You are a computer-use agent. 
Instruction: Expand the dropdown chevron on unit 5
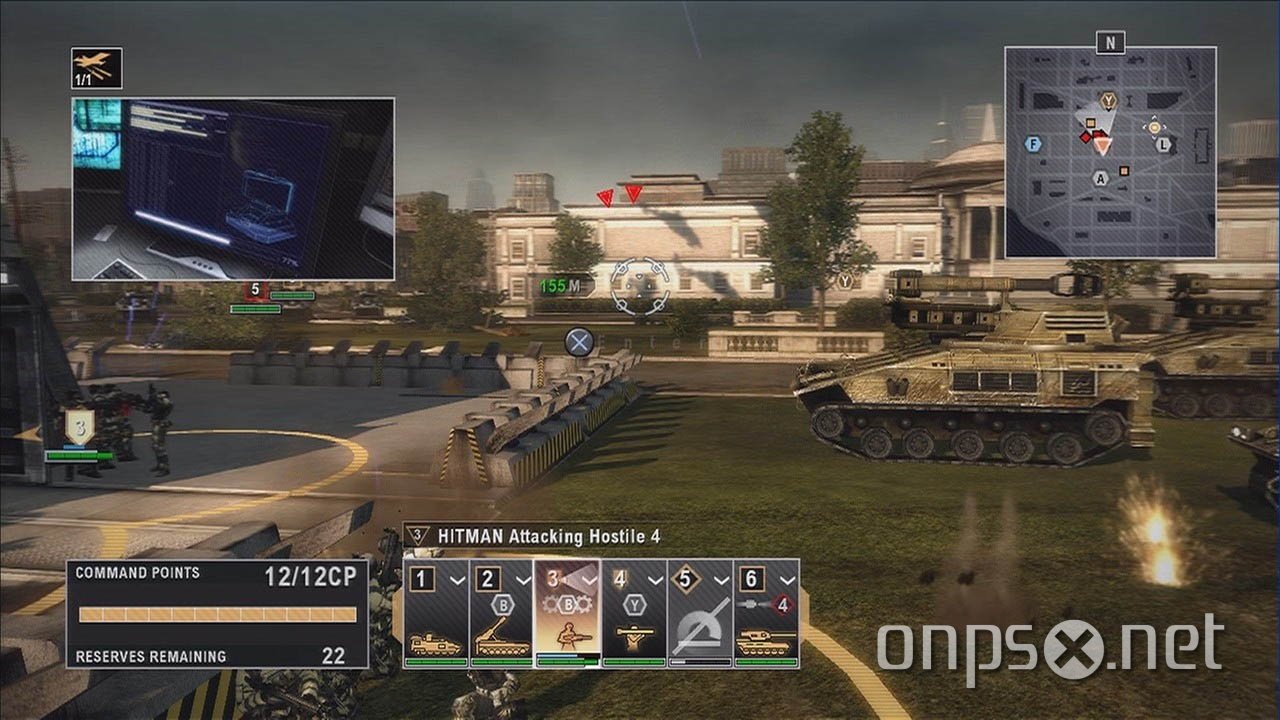(723, 578)
